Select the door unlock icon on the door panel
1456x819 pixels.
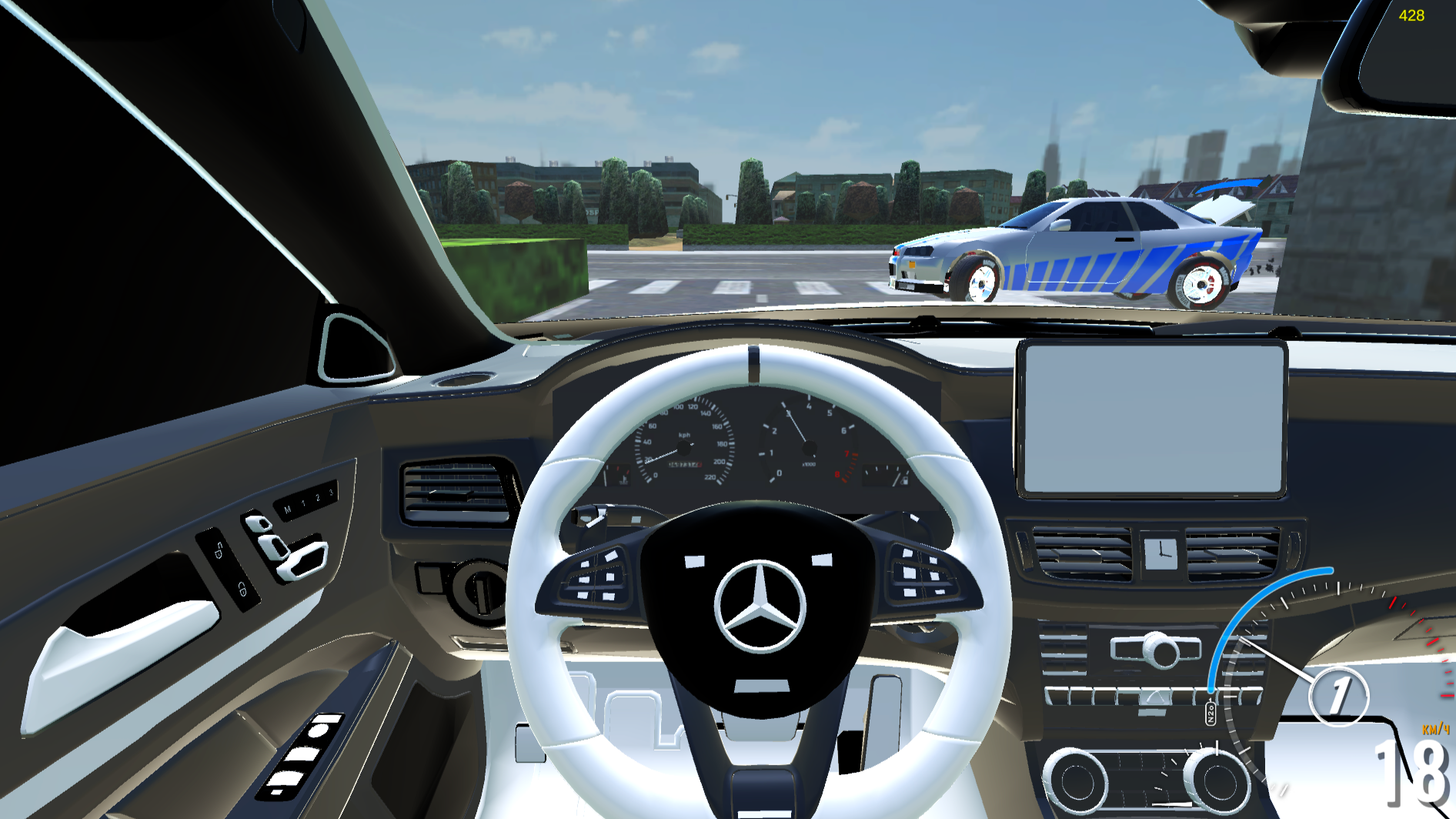pos(219,551)
